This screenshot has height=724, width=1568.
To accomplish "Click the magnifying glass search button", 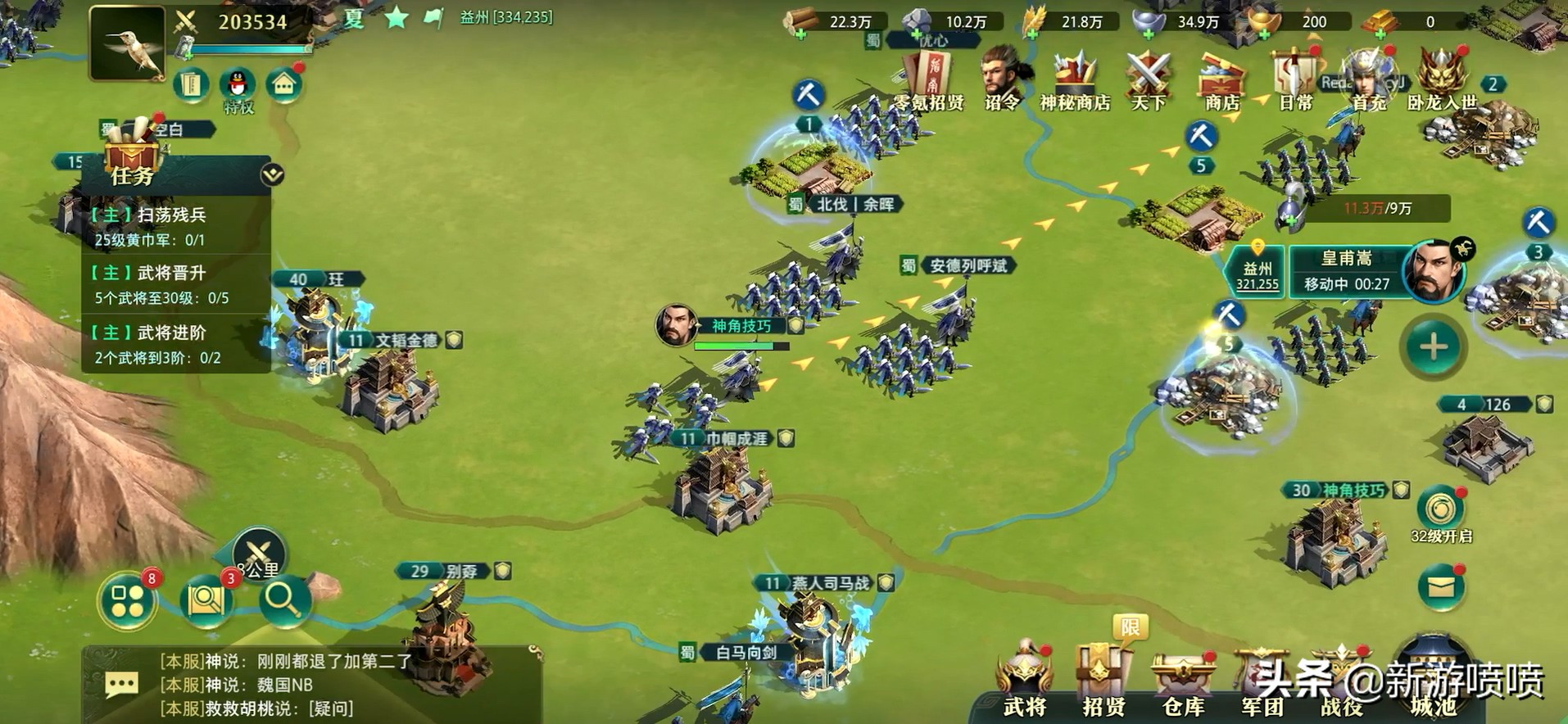I will coord(283,601).
